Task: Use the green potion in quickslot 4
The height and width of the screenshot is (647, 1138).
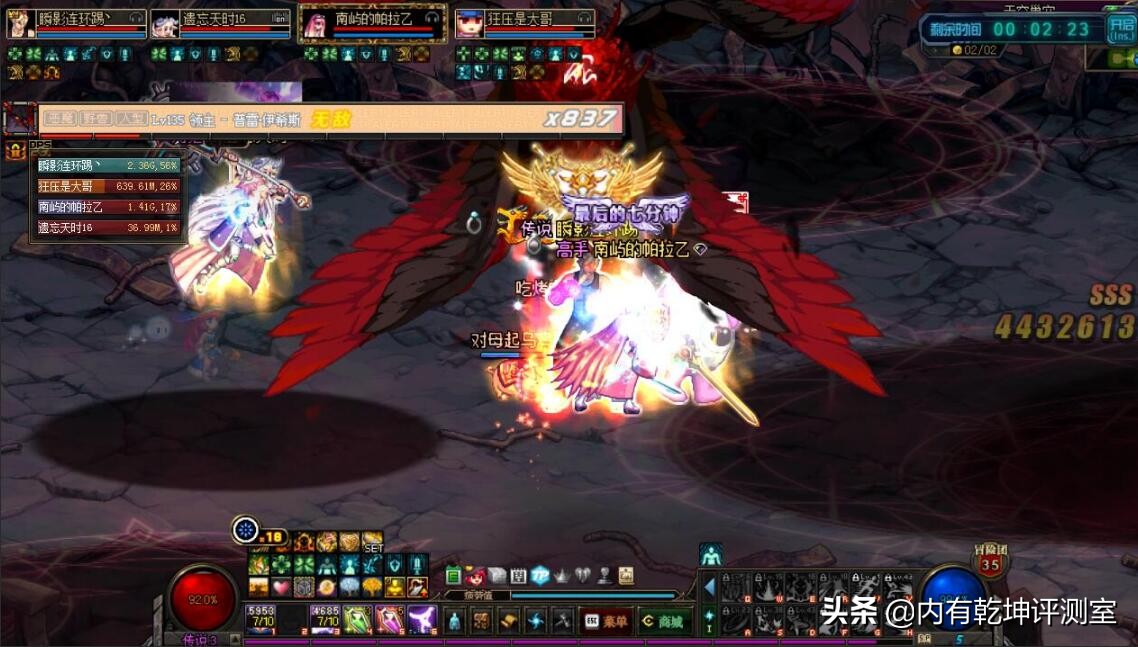Action: [358, 620]
